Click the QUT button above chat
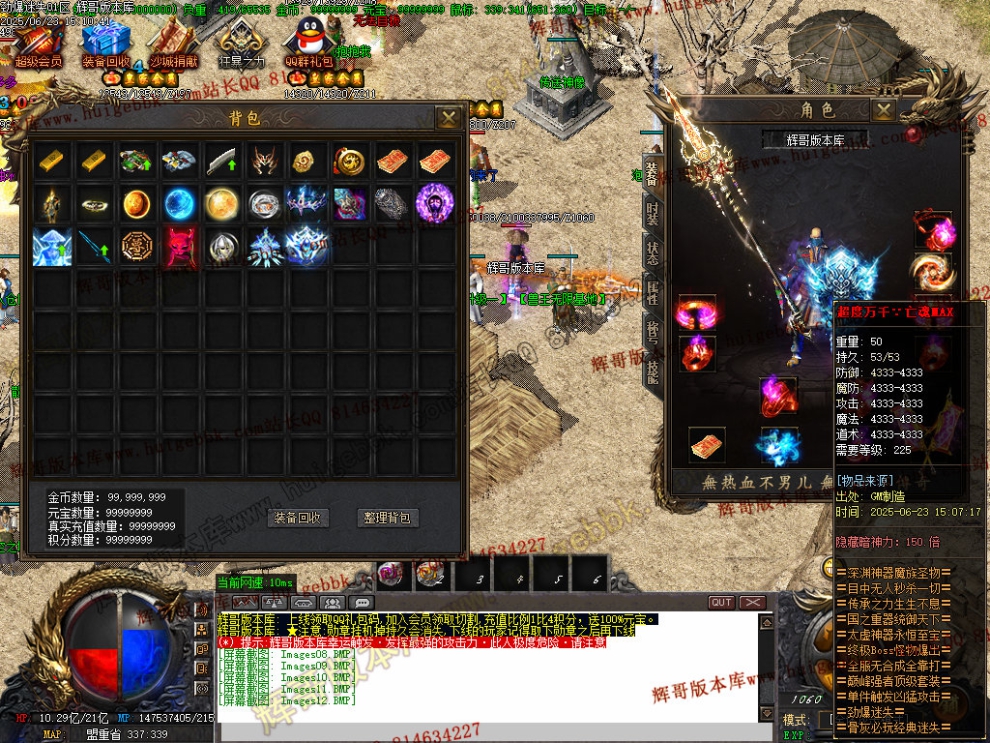Image resolution: width=990 pixels, height=743 pixels. (x=721, y=603)
